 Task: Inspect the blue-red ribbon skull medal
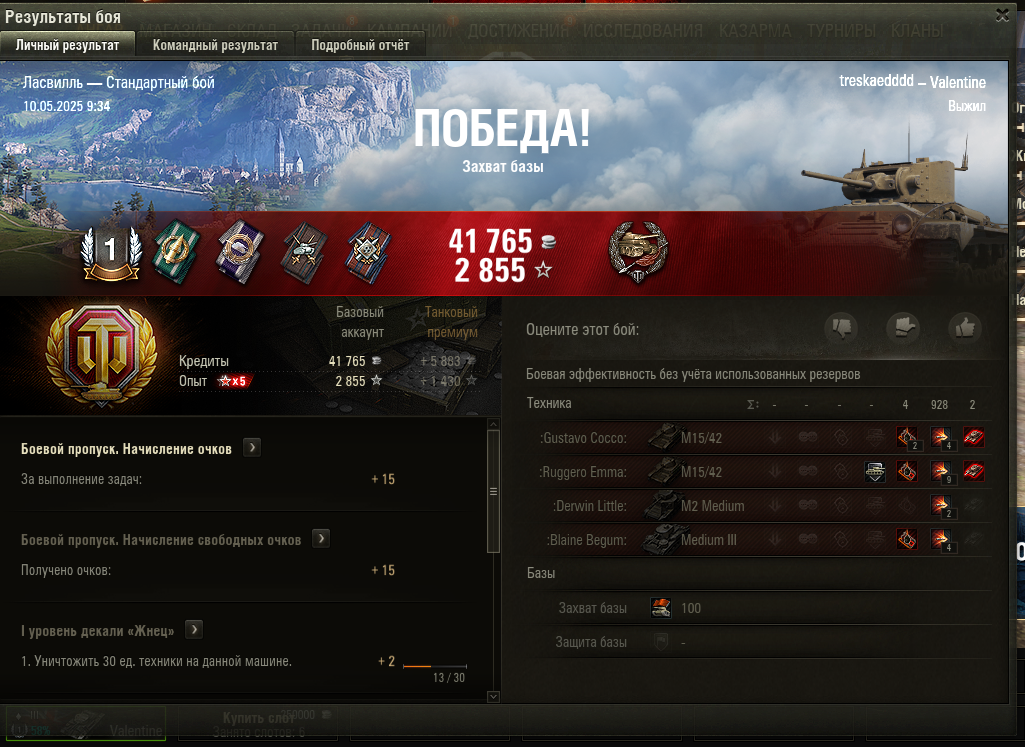pyautogui.click(x=368, y=250)
